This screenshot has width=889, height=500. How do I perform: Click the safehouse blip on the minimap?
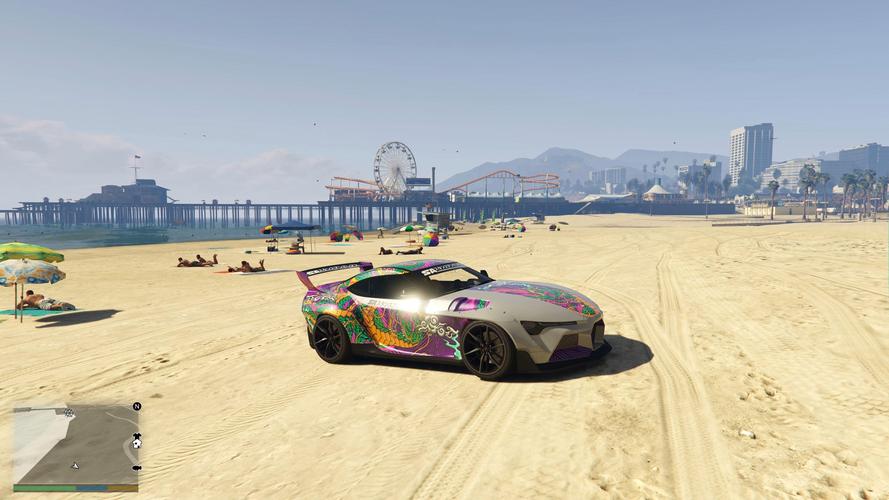[137, 445]
